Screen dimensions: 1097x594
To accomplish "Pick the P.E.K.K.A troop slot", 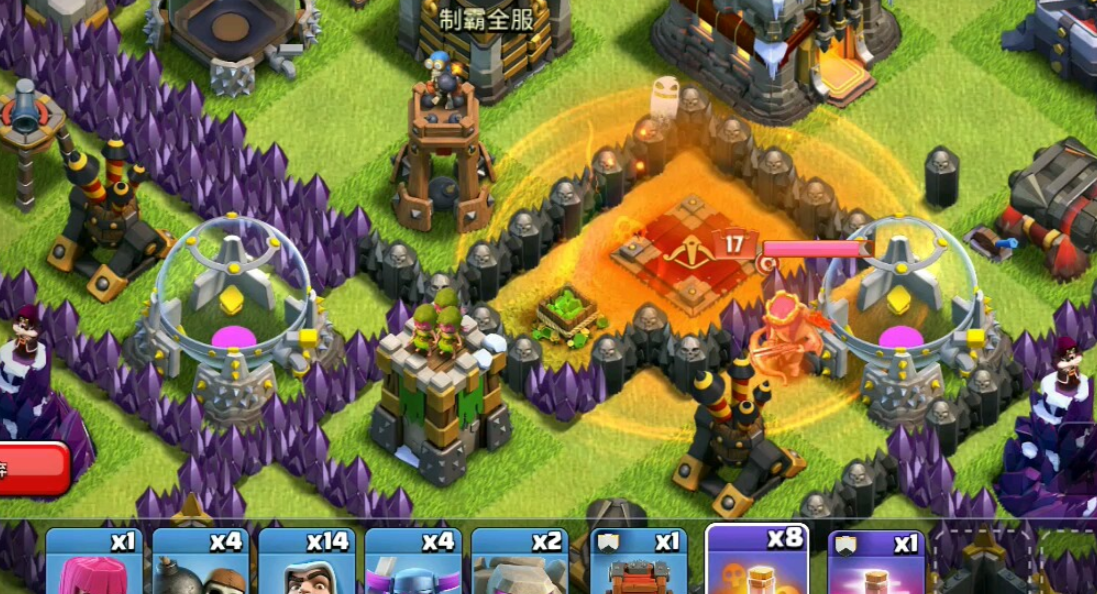I will pos(412,562).
